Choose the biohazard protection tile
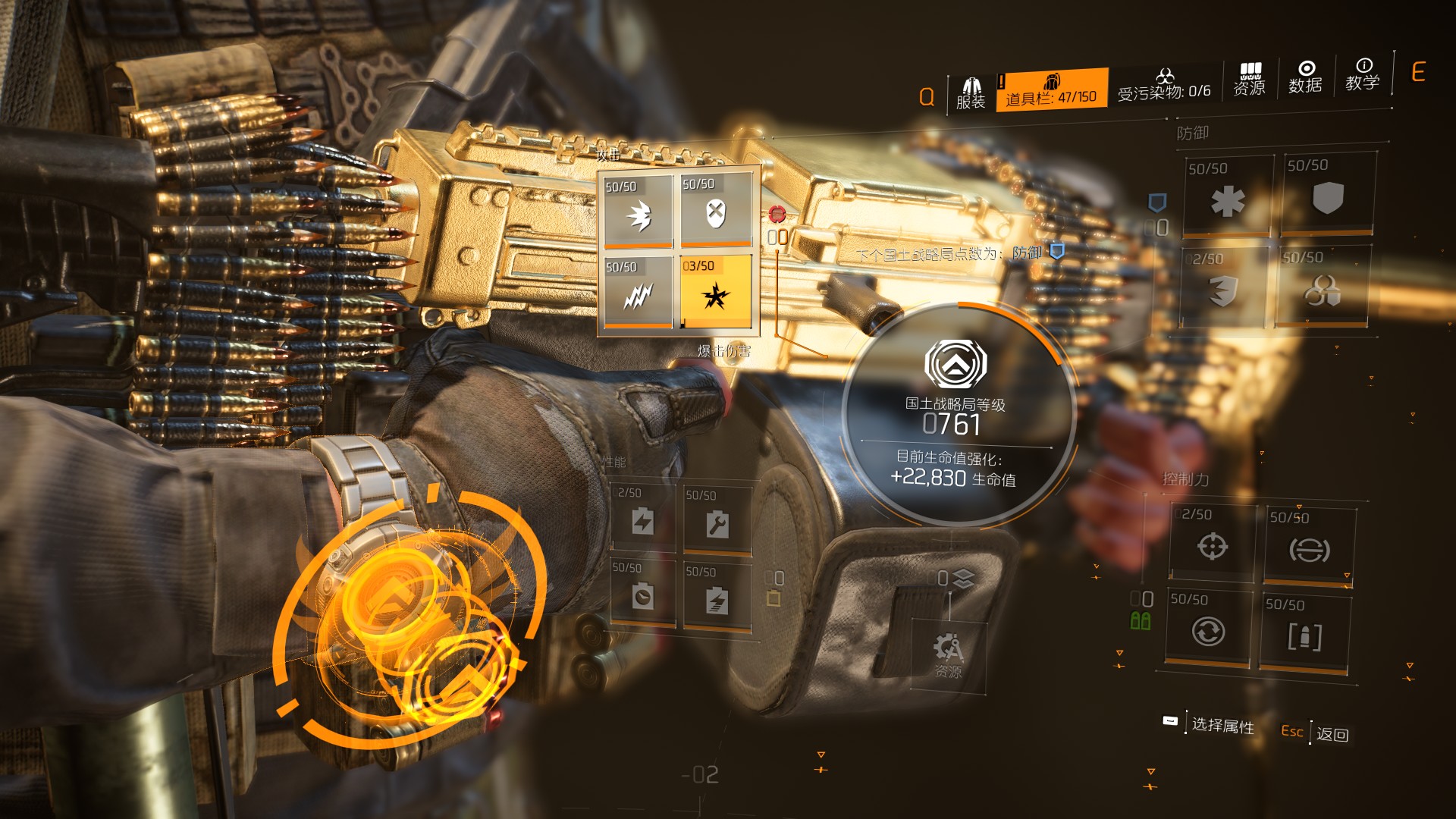Viewport: 1456px width, 819px height. click(x=1323, y=287)
